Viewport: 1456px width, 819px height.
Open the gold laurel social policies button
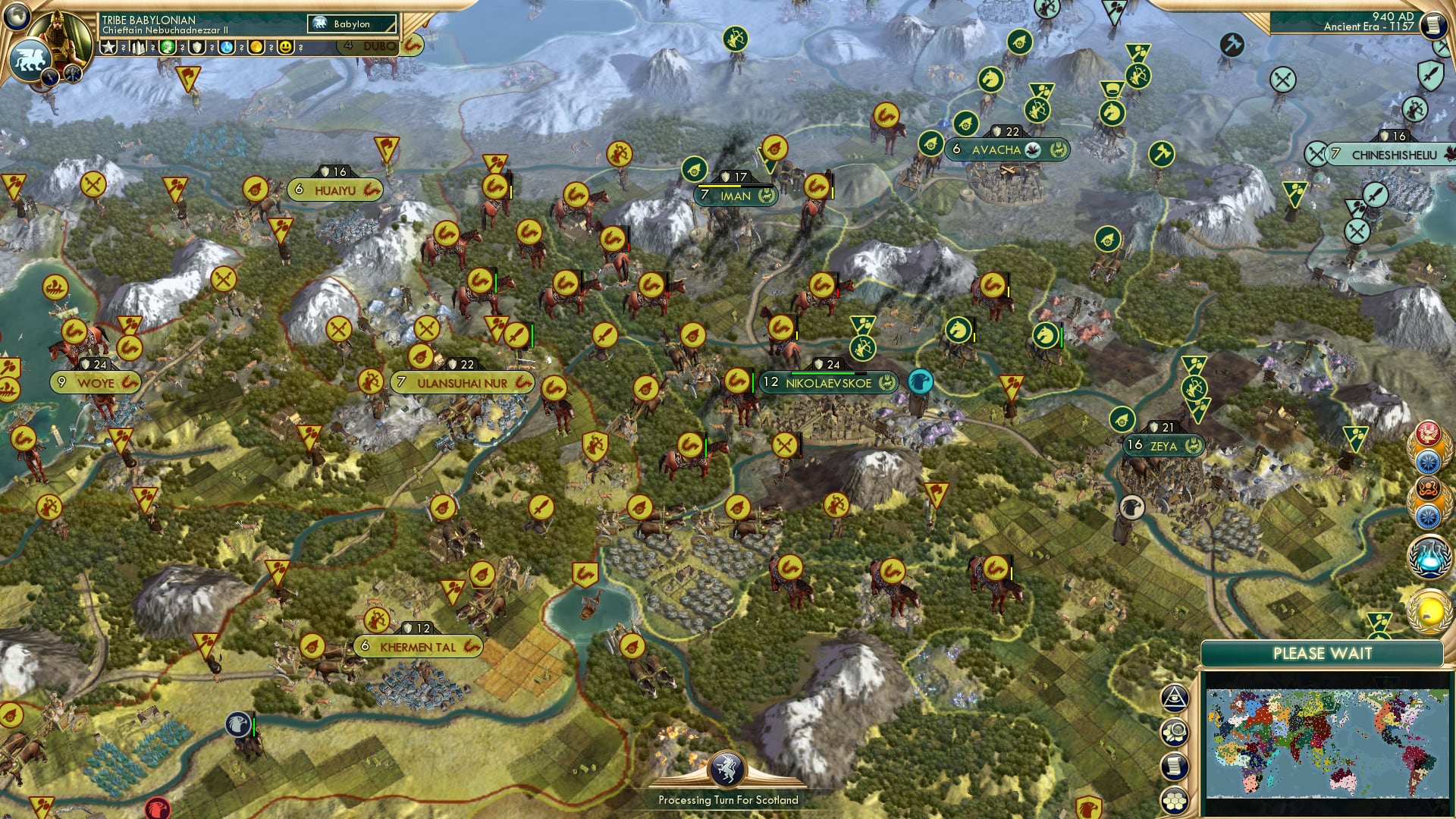[x=1429, y=611]
